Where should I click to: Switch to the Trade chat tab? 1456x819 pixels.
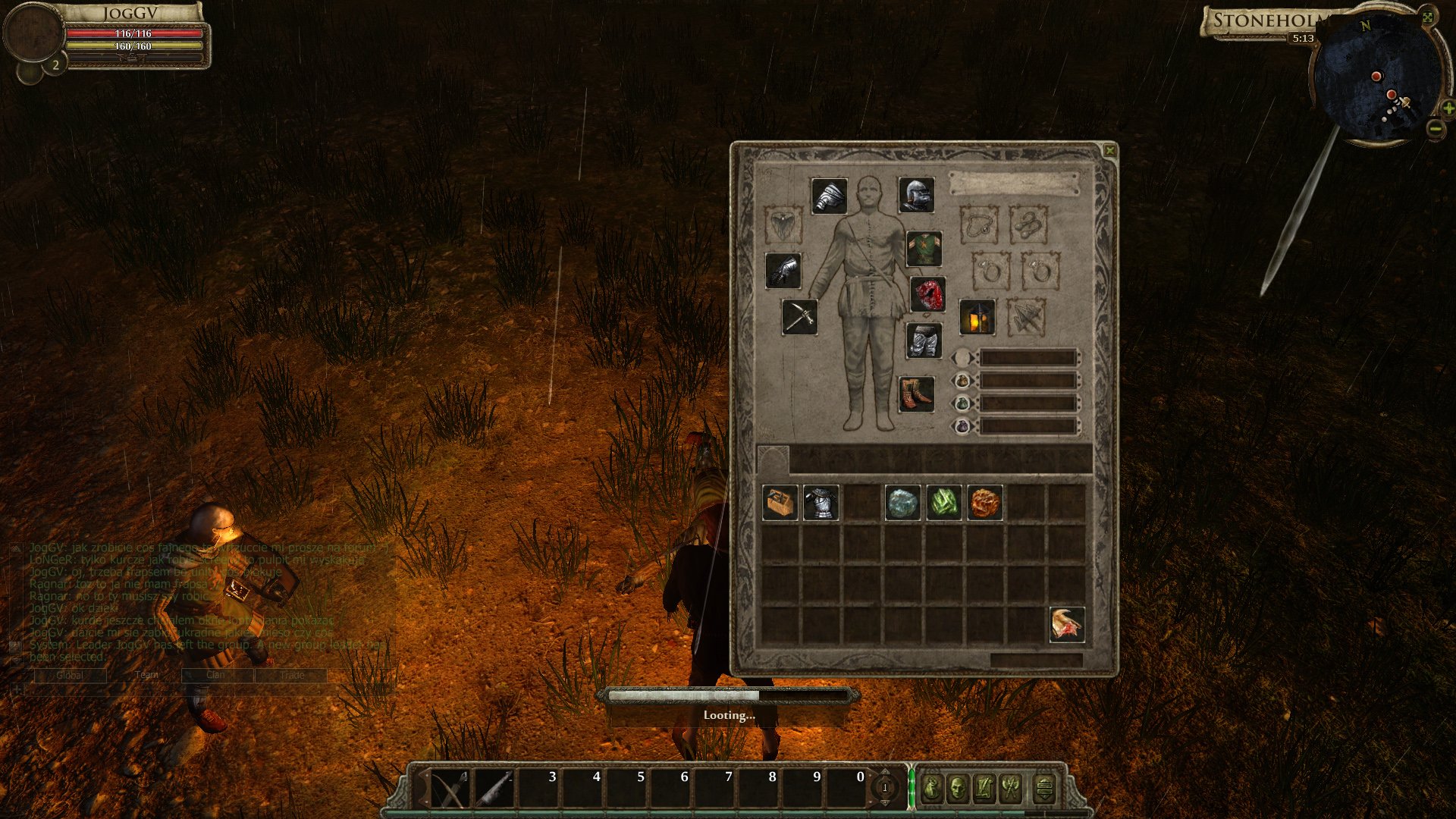[291, 675]
